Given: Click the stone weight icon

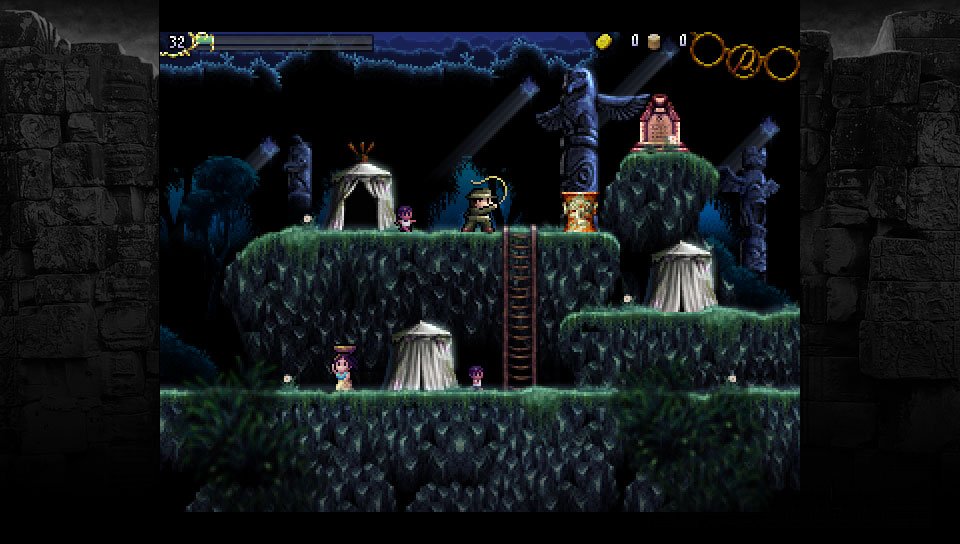Looking at the screenshot, I should (x=655, y=41).
